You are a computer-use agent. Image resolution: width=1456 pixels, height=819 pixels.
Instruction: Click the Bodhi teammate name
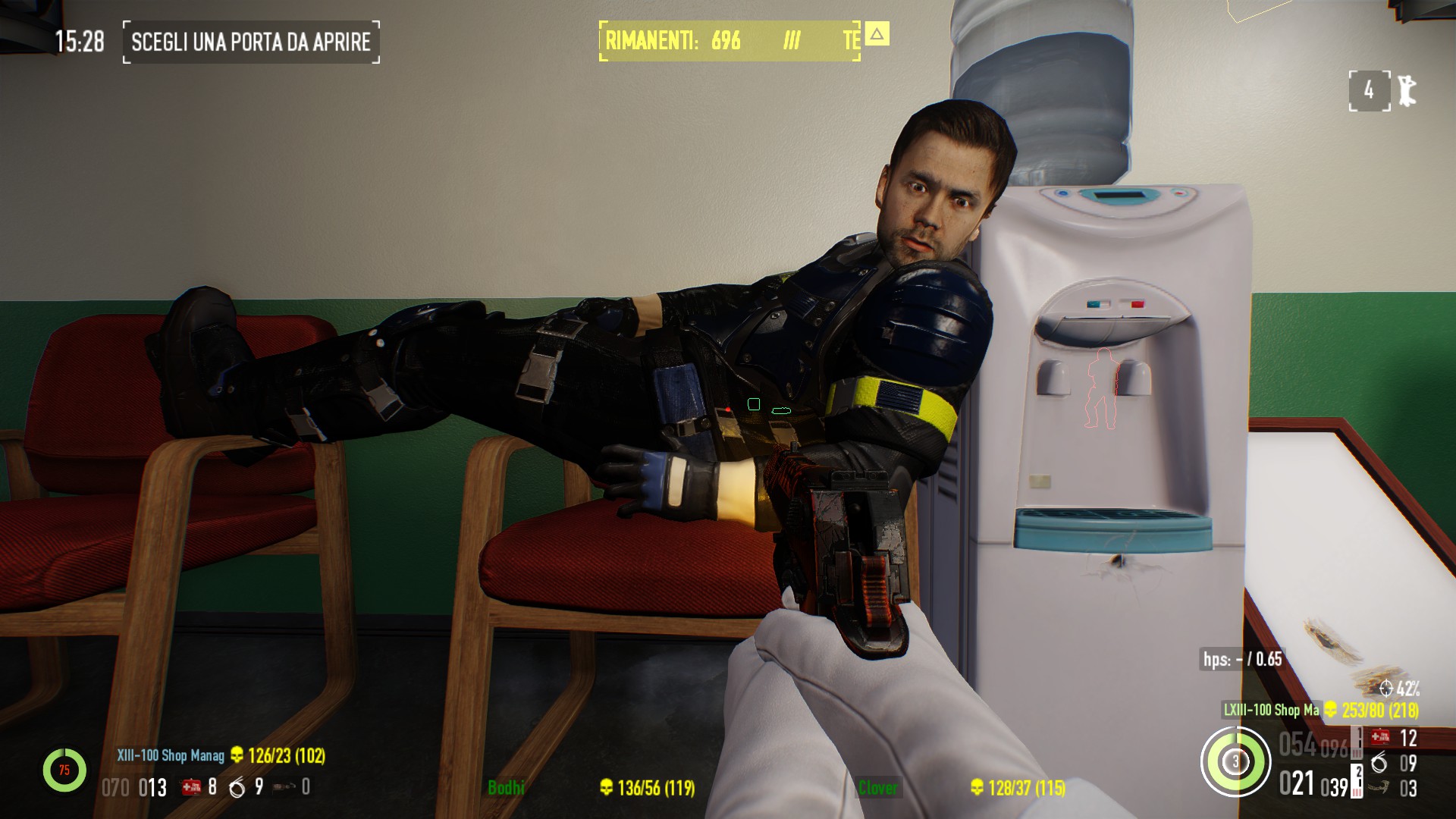coord(506,788)
